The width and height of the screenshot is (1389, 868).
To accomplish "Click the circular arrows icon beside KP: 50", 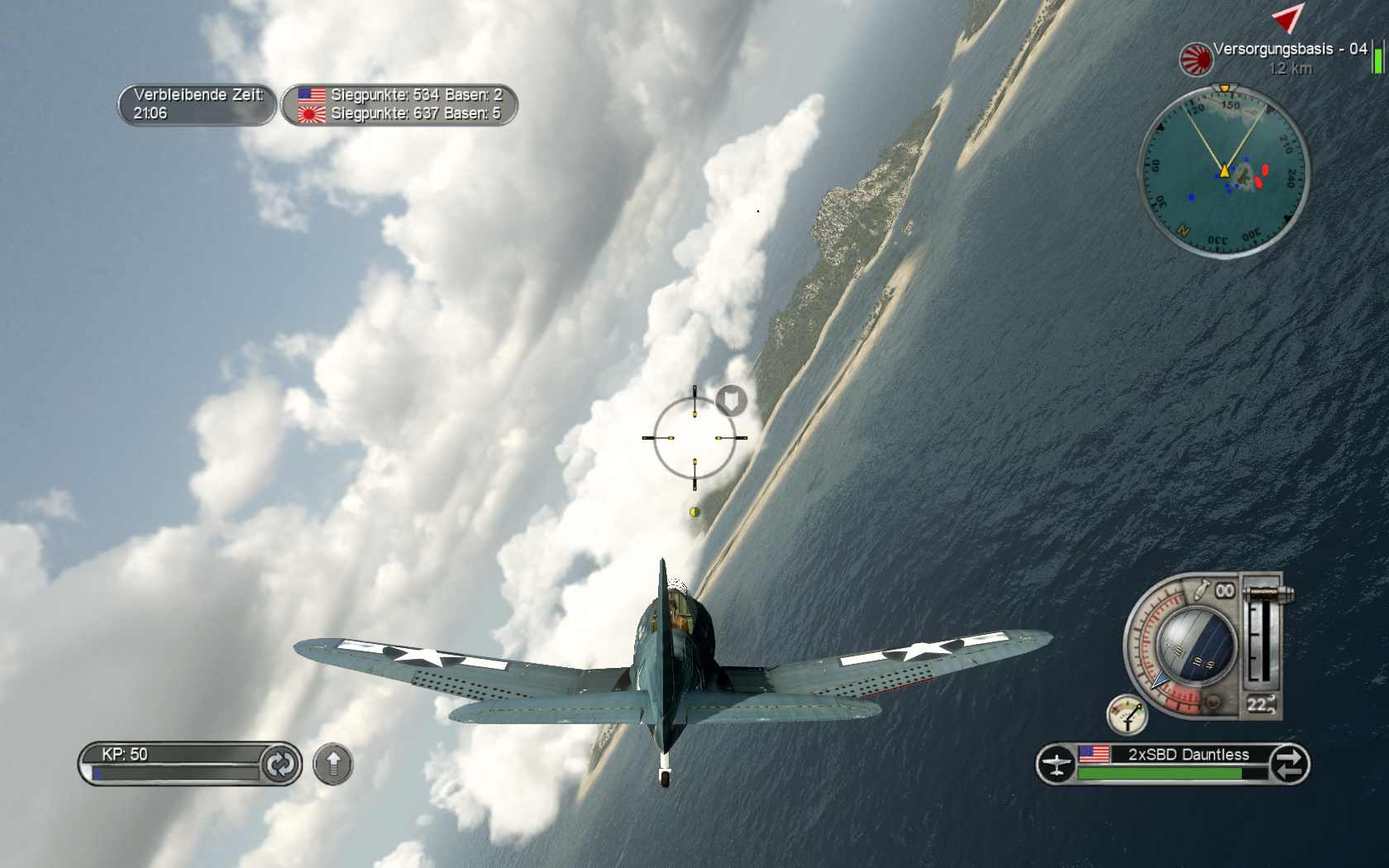I will (279, 764).
